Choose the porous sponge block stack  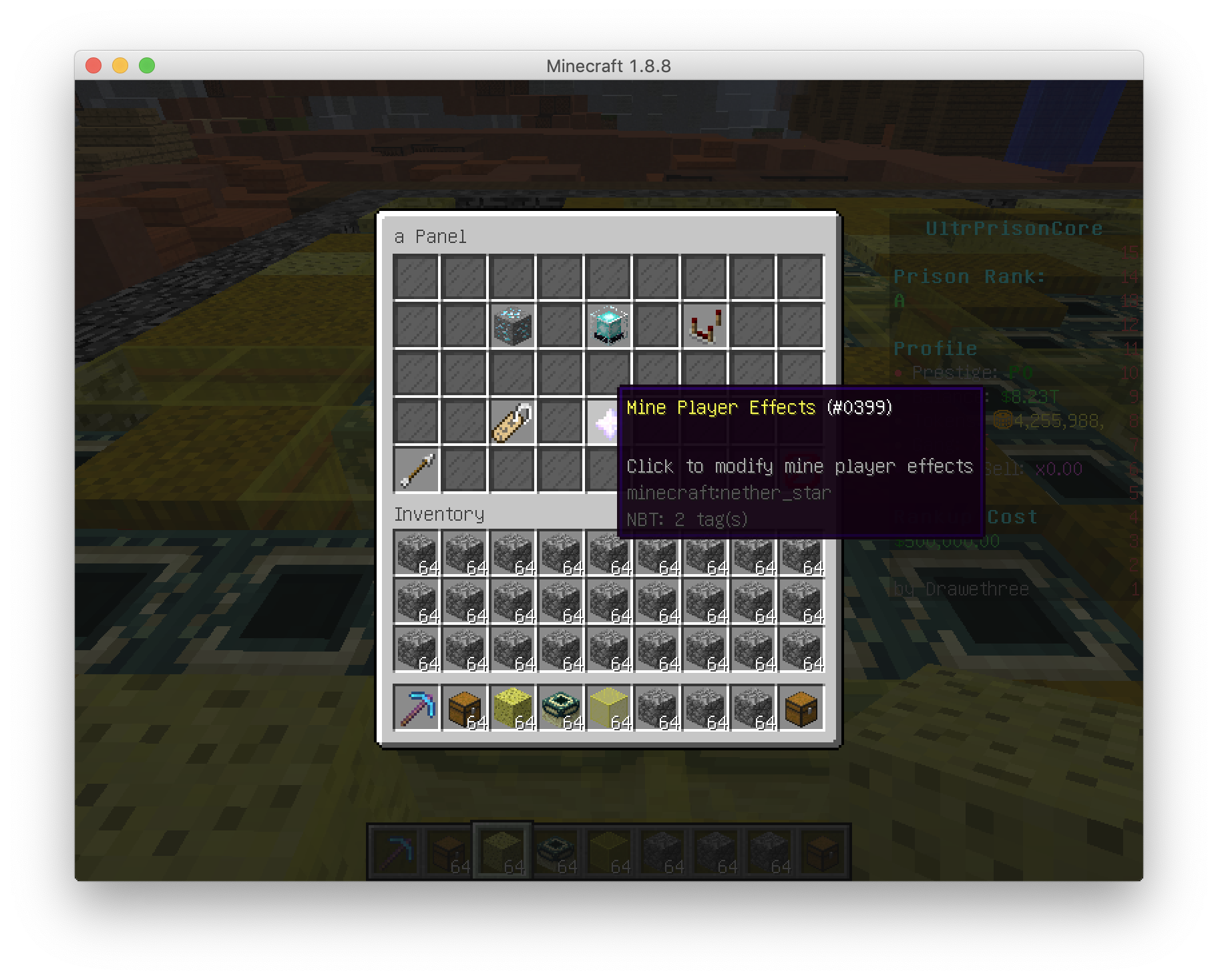tap(513, 708)
